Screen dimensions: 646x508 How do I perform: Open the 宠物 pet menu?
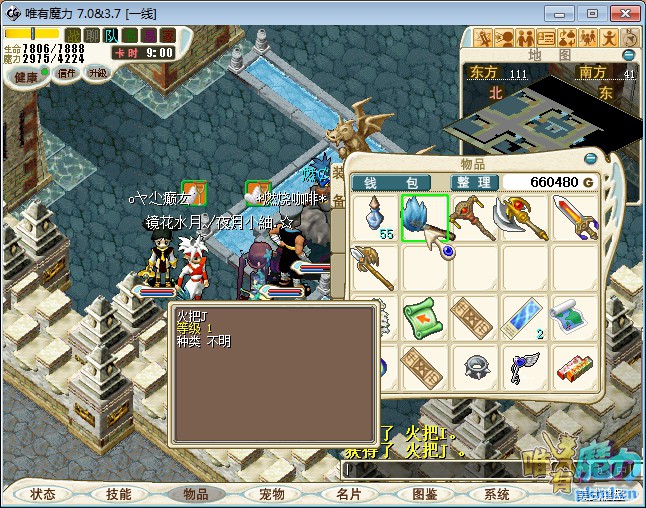click(x=272, y=494)
